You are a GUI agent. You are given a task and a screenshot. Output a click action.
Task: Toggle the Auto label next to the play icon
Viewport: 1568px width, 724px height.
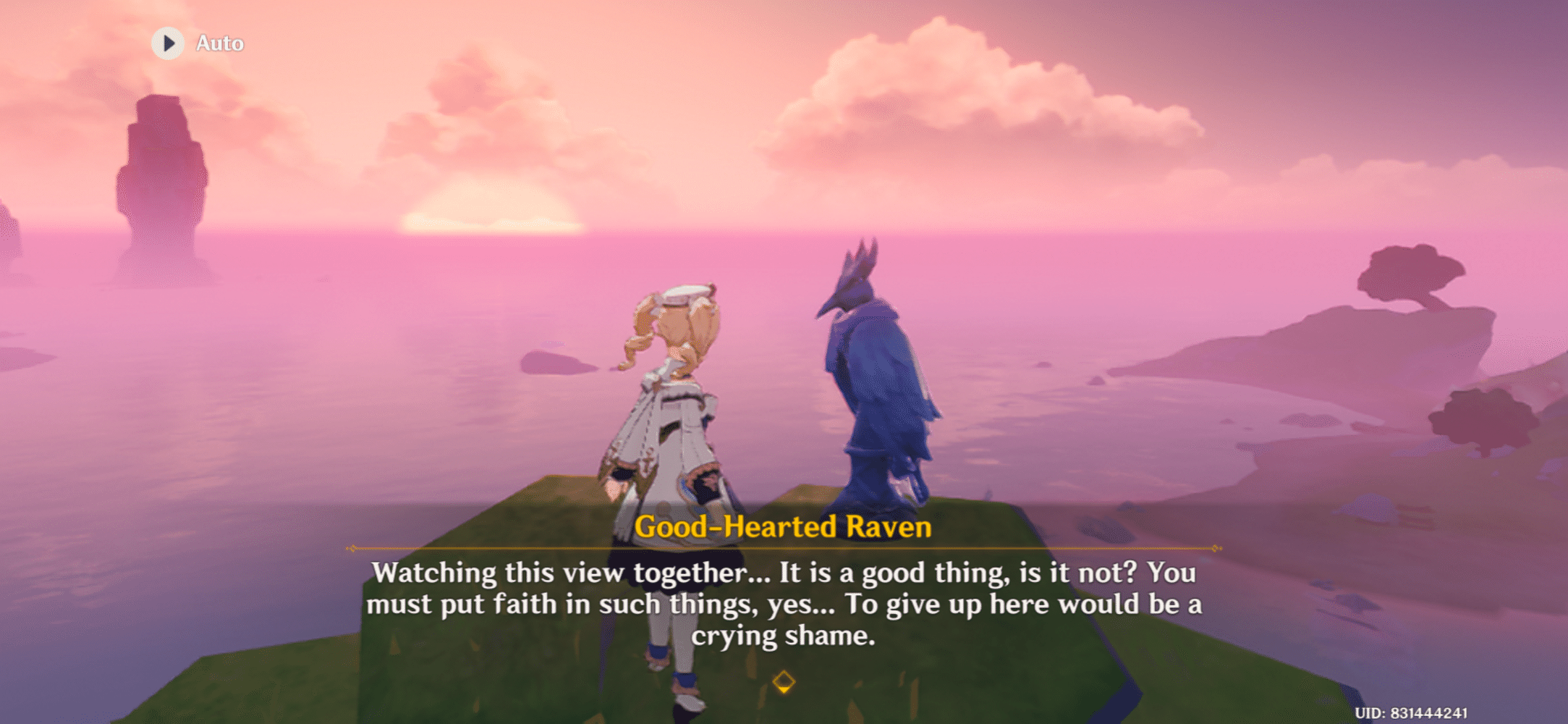pos(221,43)
